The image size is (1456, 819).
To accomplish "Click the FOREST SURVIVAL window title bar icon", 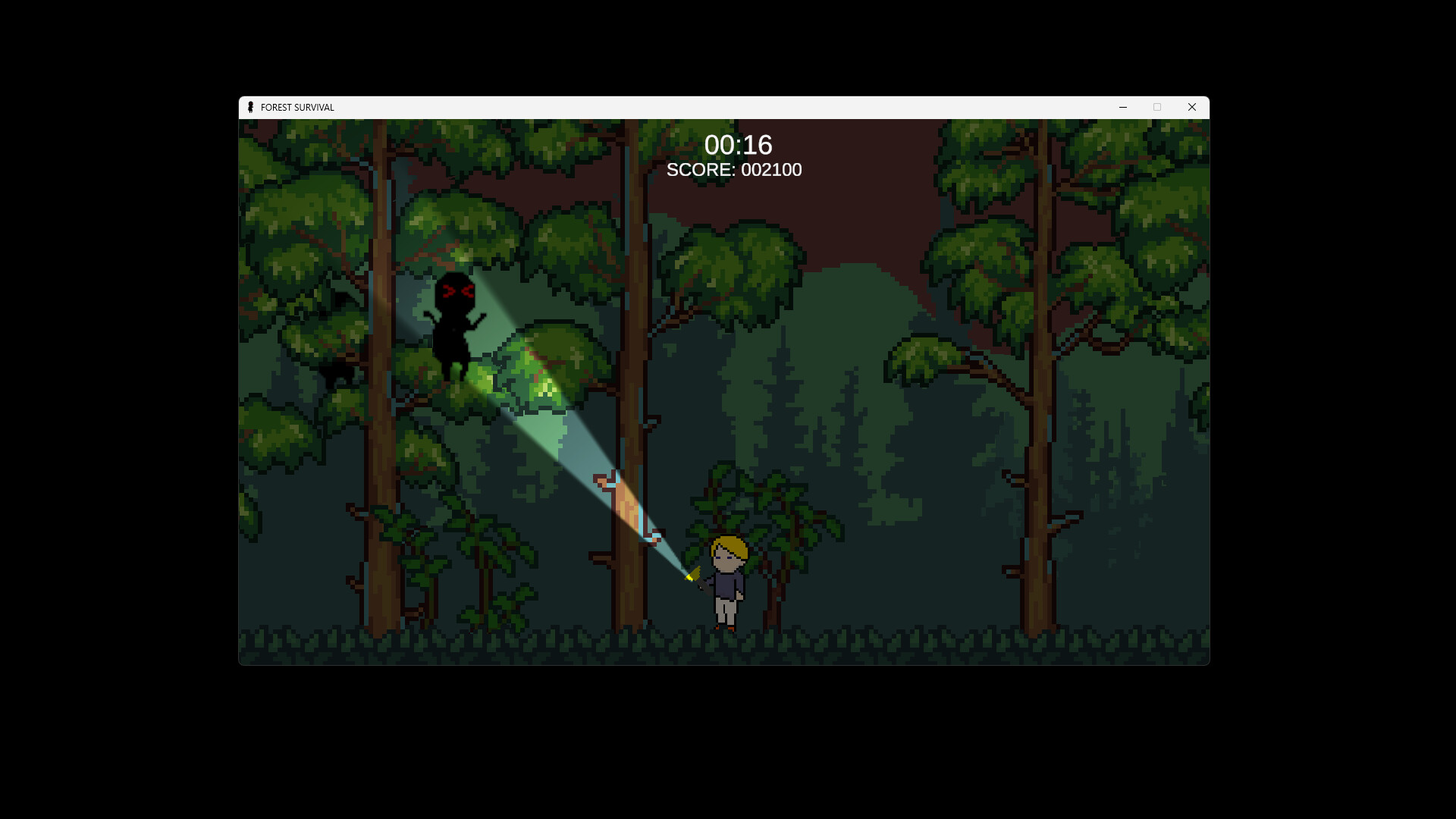I will [x=251, y=107].
